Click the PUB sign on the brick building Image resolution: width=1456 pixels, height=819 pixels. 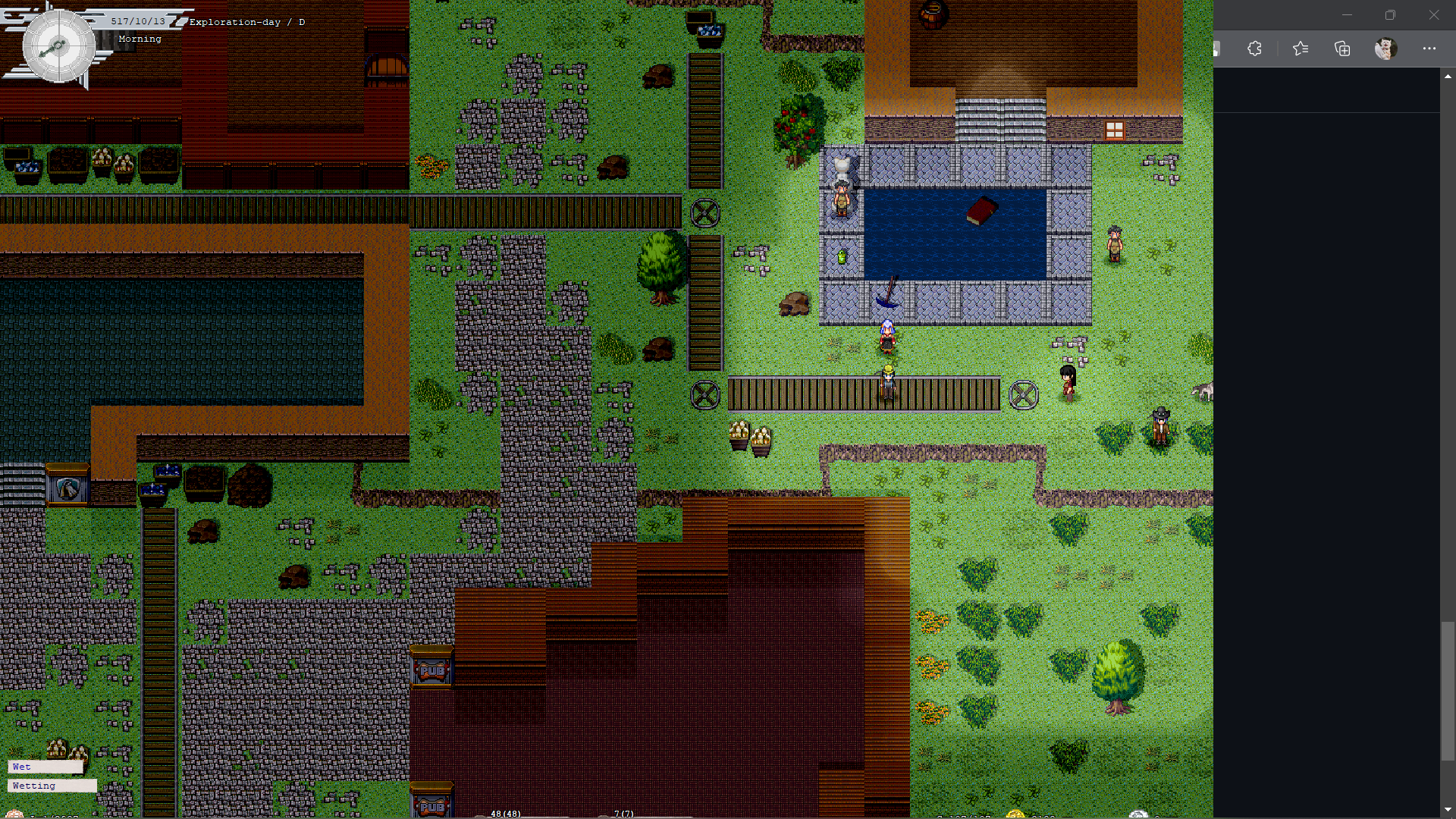click(x=430, y=670)
